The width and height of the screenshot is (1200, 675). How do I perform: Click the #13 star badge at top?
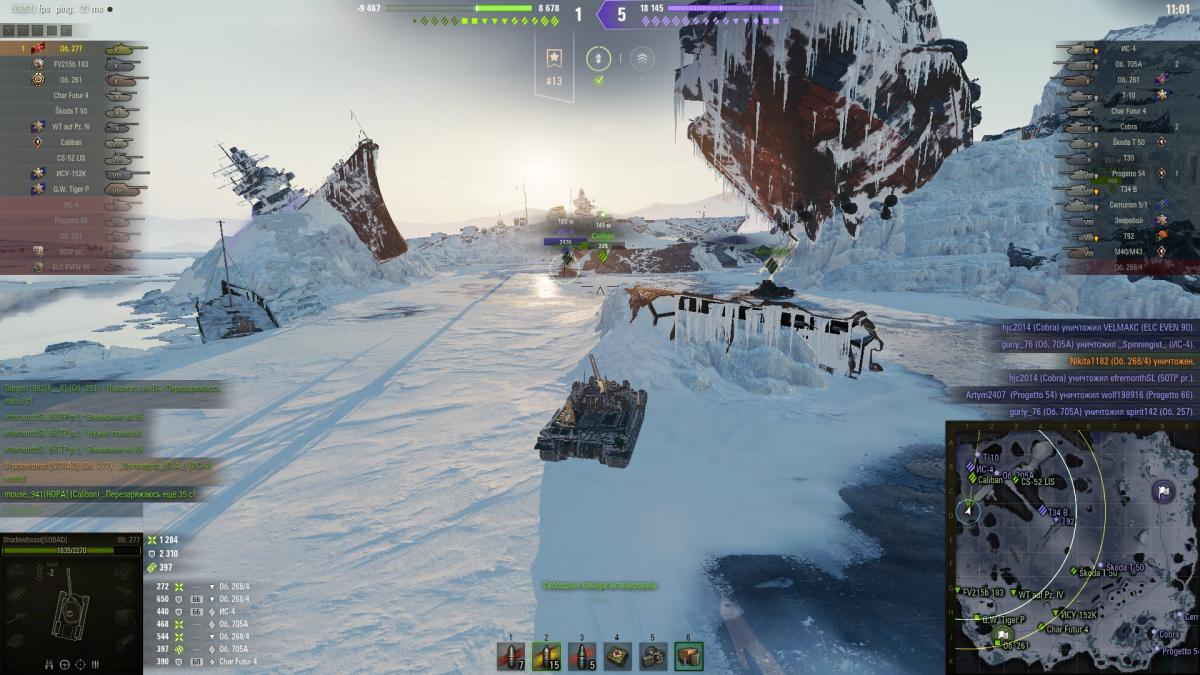553,66
